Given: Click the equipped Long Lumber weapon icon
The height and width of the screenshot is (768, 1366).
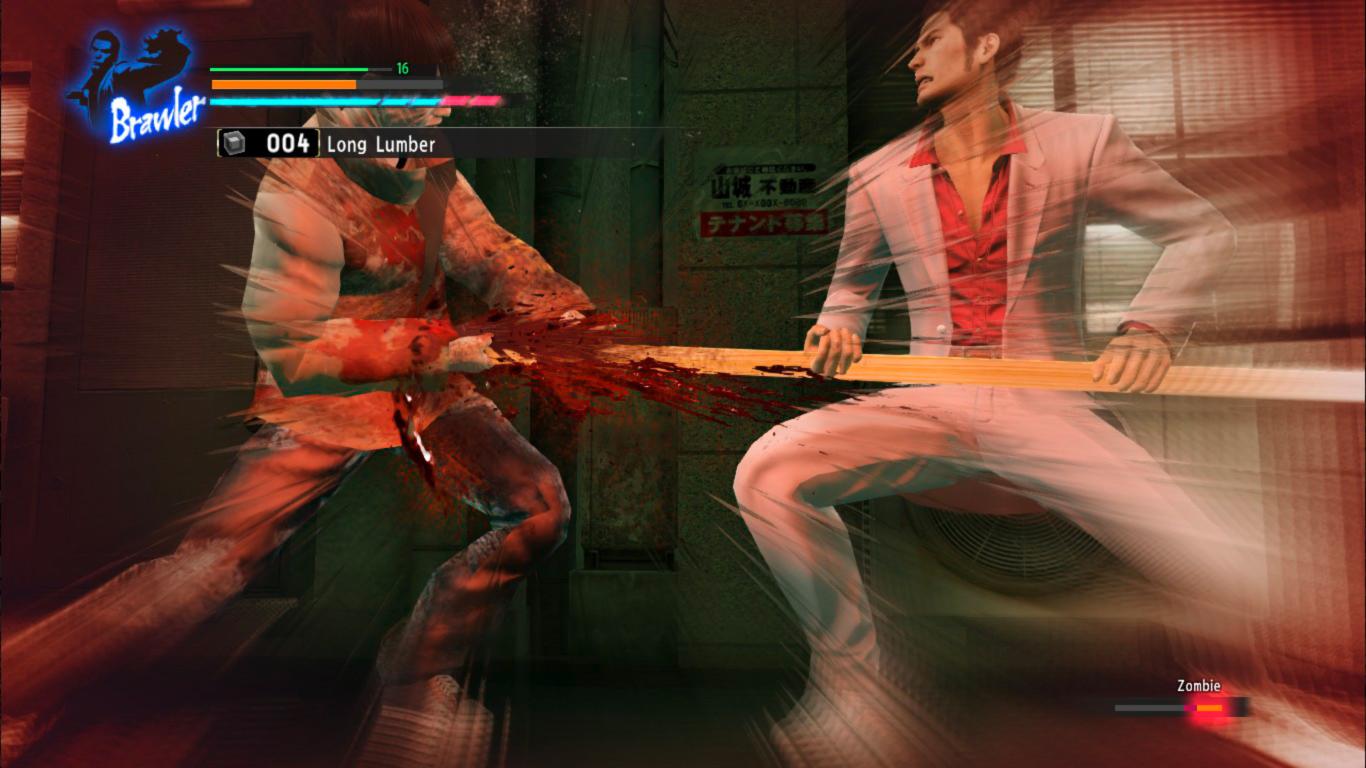Looking at the screenshot, I should click(236, 145).
